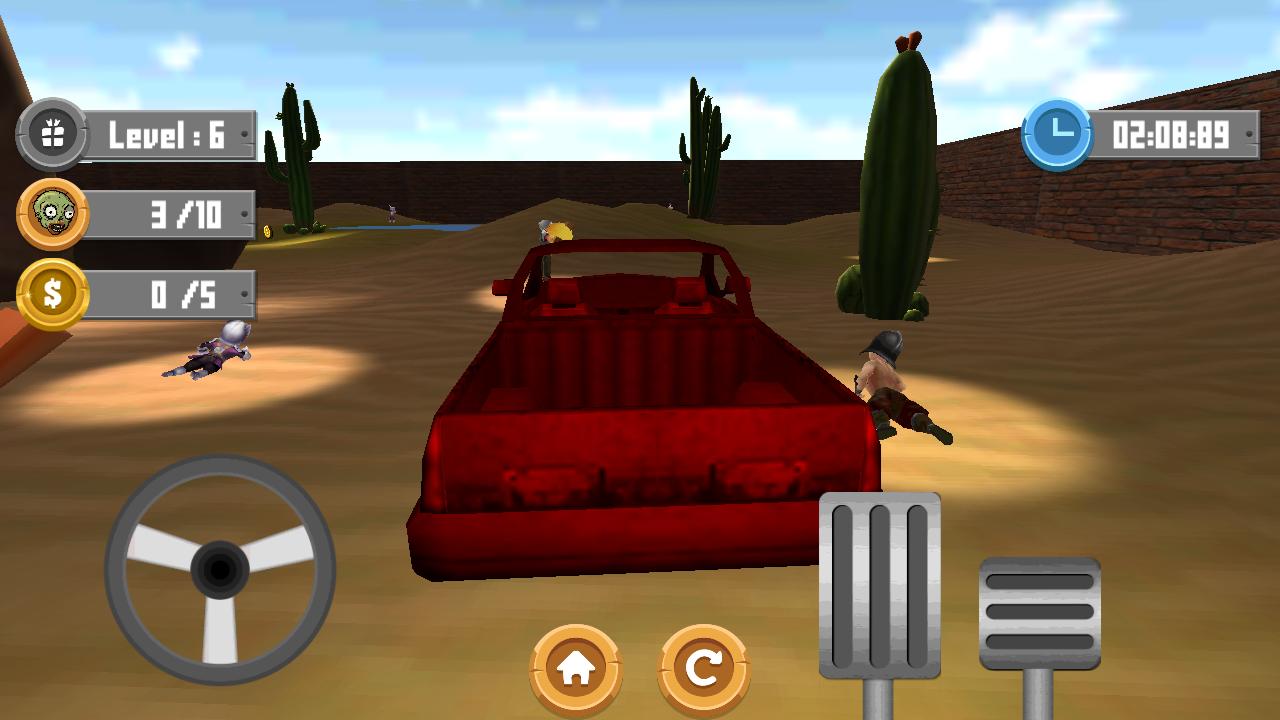
Task: Tap the gold dollar coin icon
Action: [x=55, y=293]
